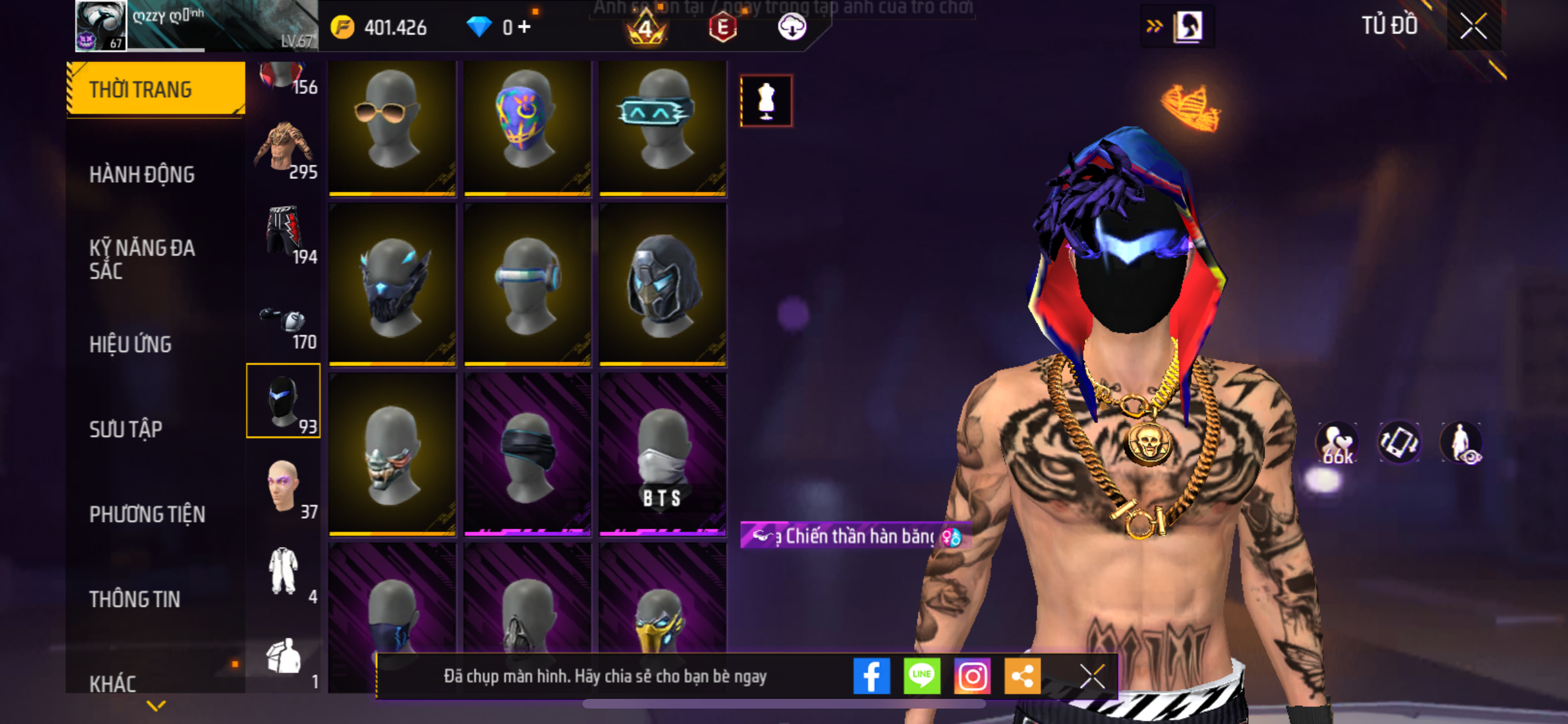Dismiss the screenshot share bar
The height and width of the screenshot is (724, 1568).
pos(1092,676)
